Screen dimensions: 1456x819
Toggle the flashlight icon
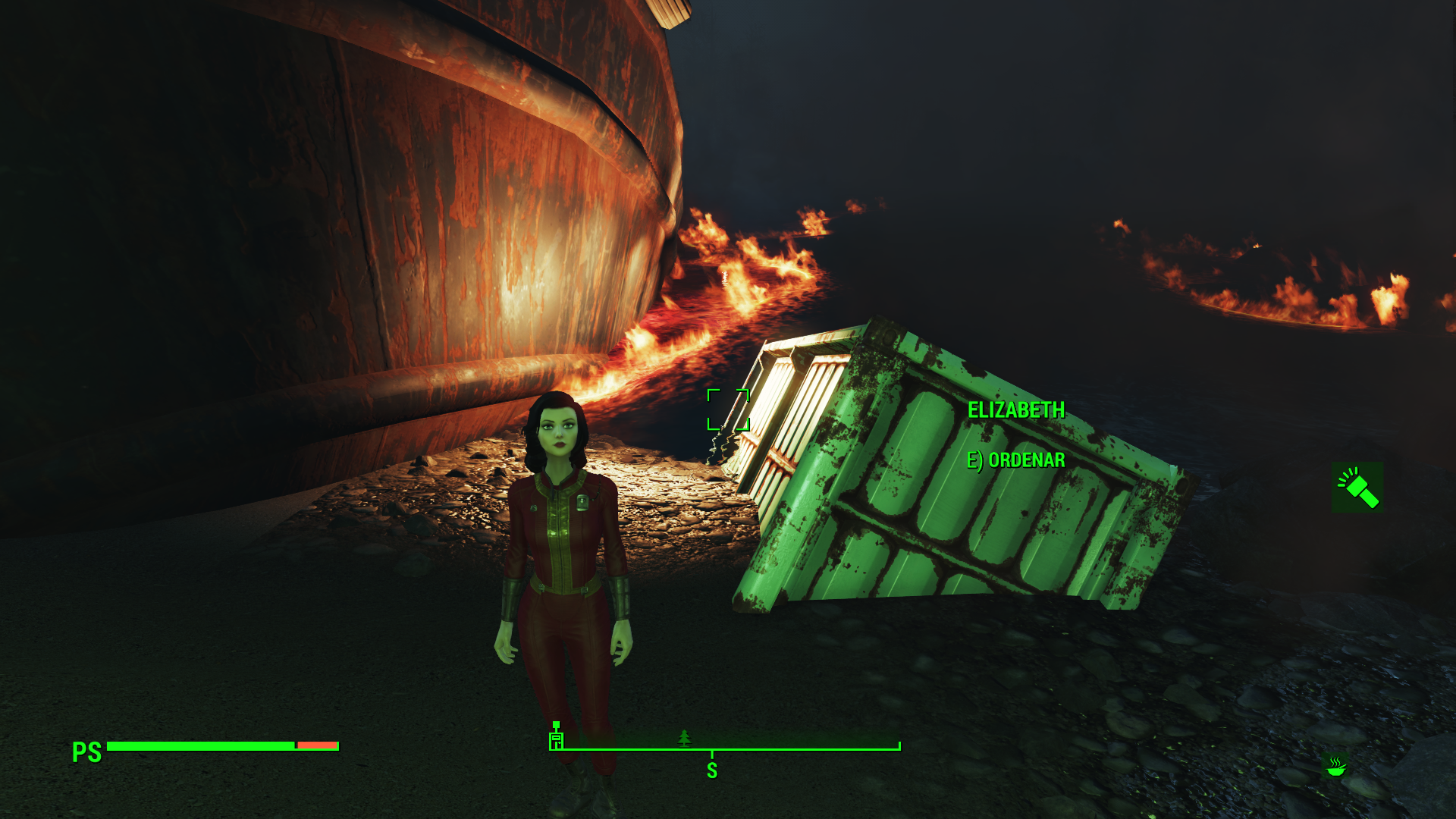tap(1357, 487)
